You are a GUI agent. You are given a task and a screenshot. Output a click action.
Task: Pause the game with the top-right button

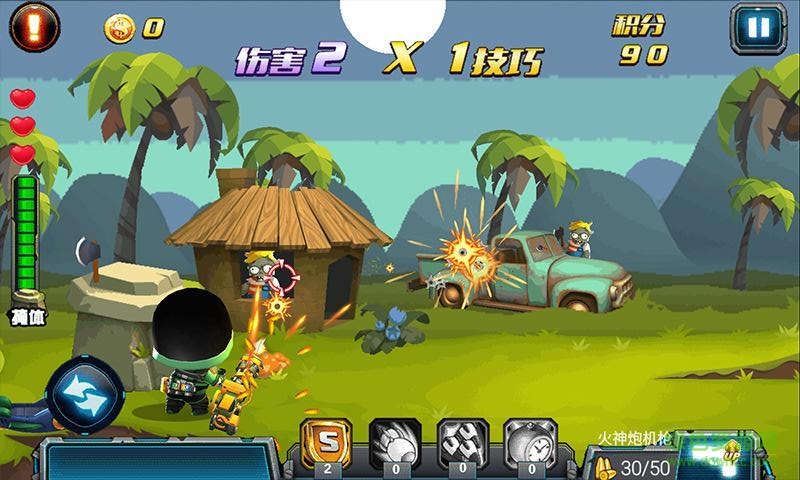click(x=758, y=27)
